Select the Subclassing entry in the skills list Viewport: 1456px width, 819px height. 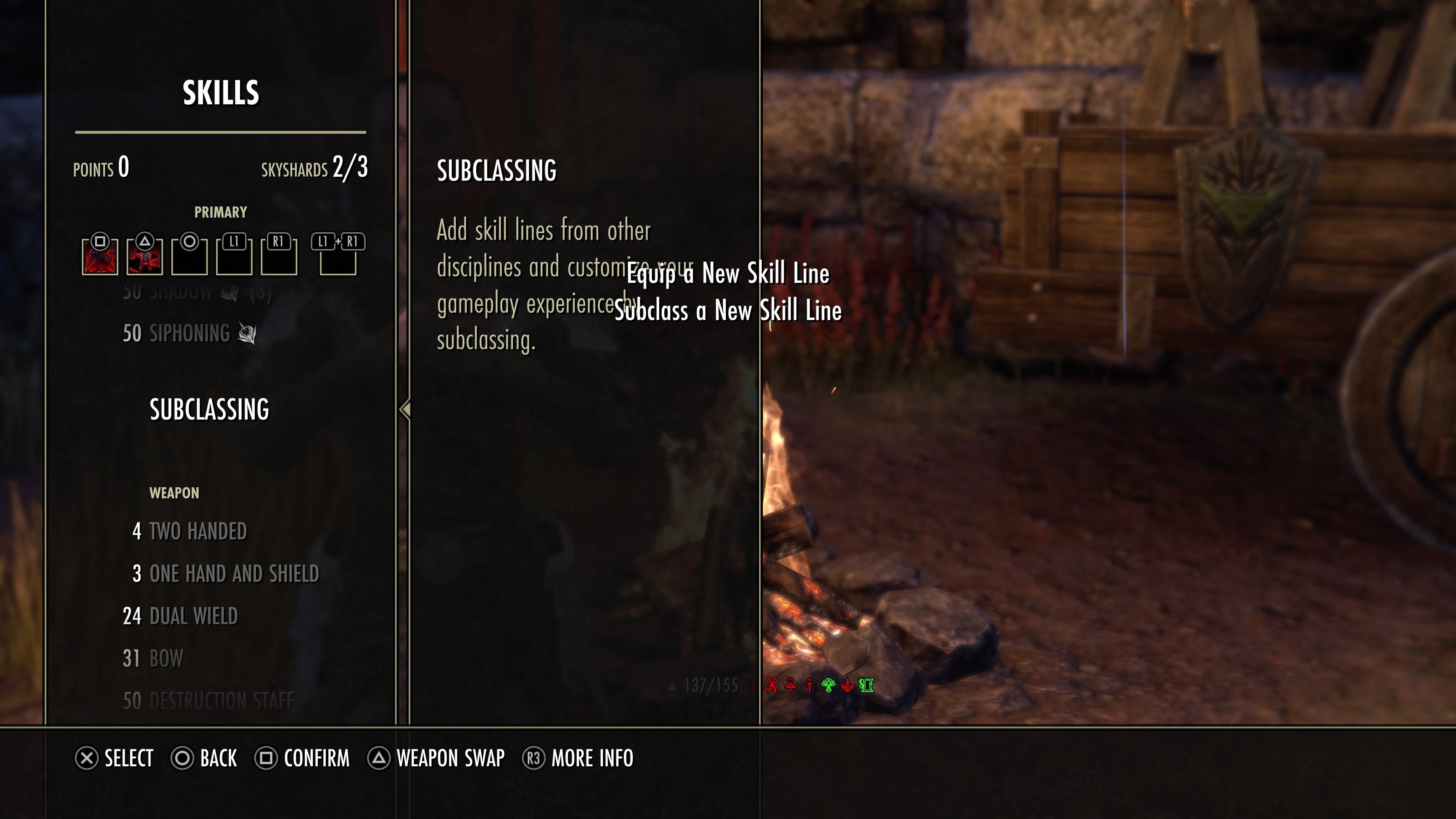(x=209, y=409)
